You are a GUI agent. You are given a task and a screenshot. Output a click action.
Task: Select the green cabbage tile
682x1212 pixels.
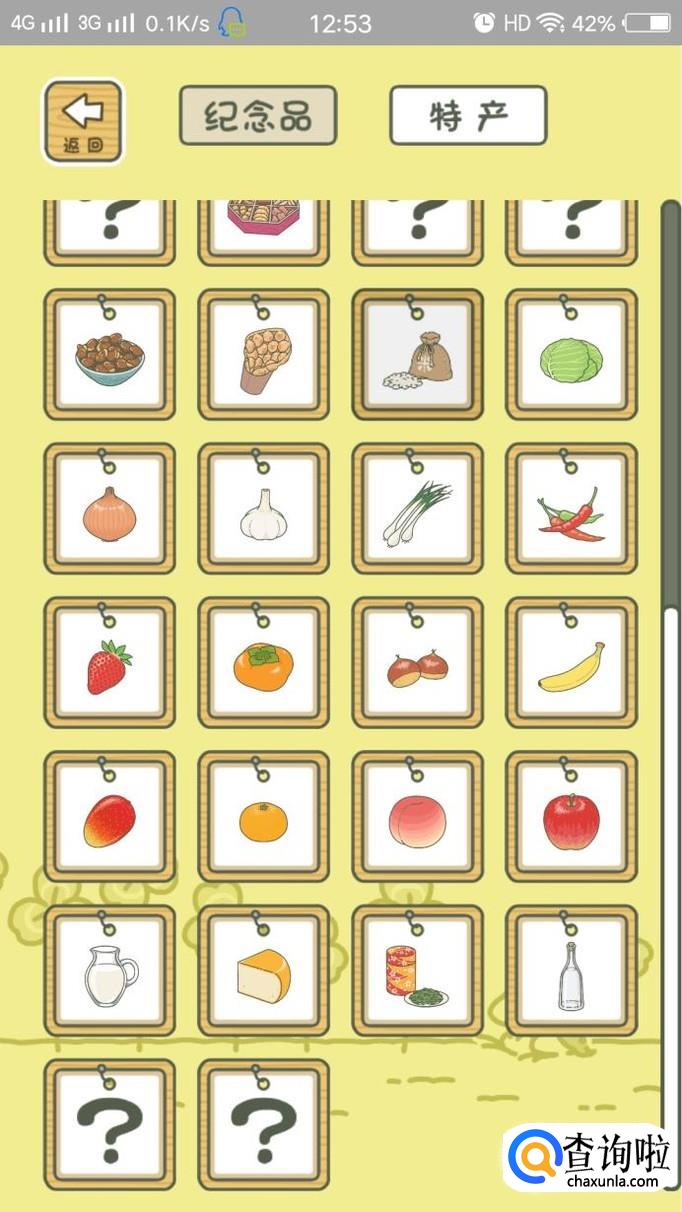[x=571, y=356]
